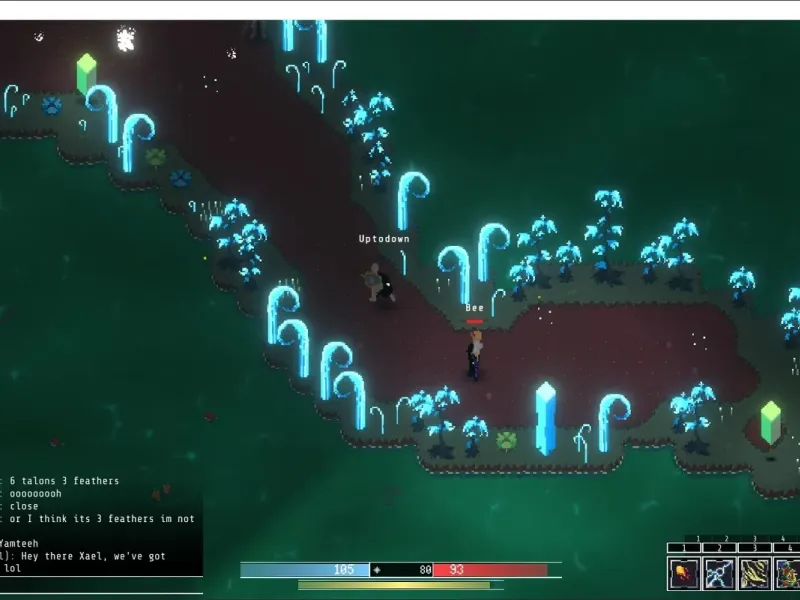Use the yellow claw slash skill
This screenshot has height=600, width=800.
[753, 573]
